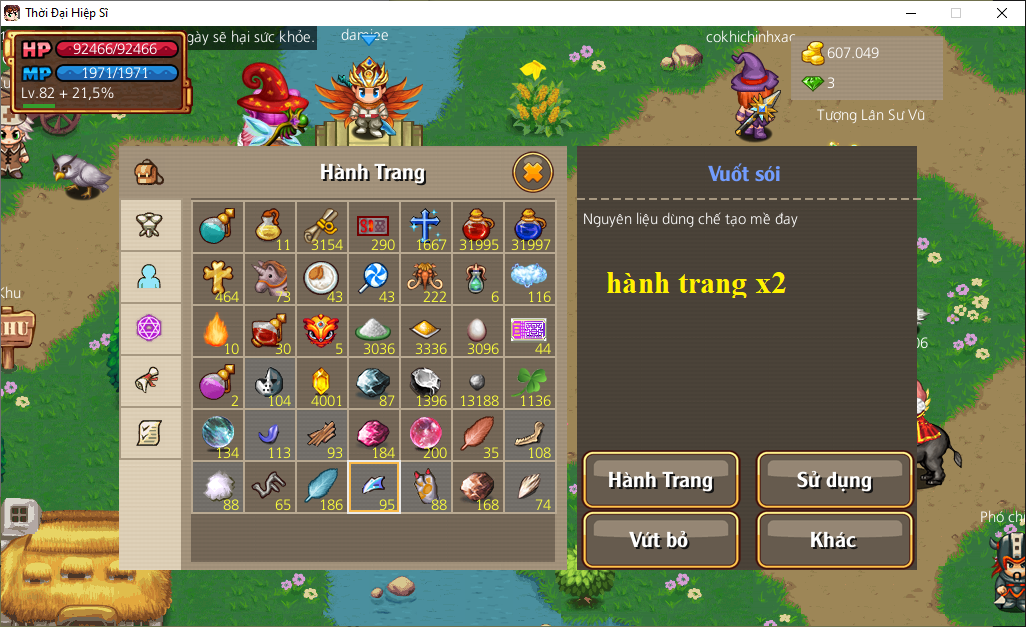The image size is (1026, 627).
Task: Select the yellow crystal stack of 4001
Action: [322, 382]
